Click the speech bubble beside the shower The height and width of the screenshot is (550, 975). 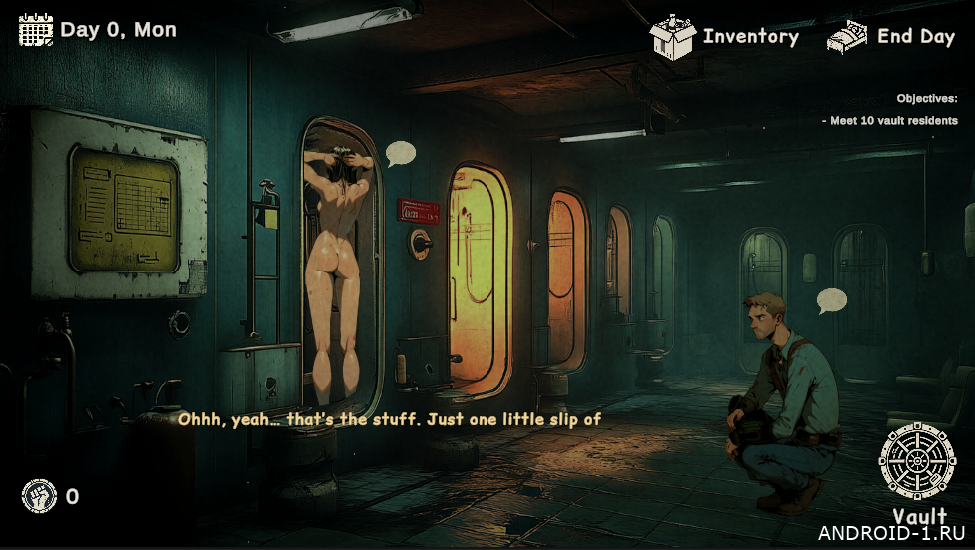point(401,153)
